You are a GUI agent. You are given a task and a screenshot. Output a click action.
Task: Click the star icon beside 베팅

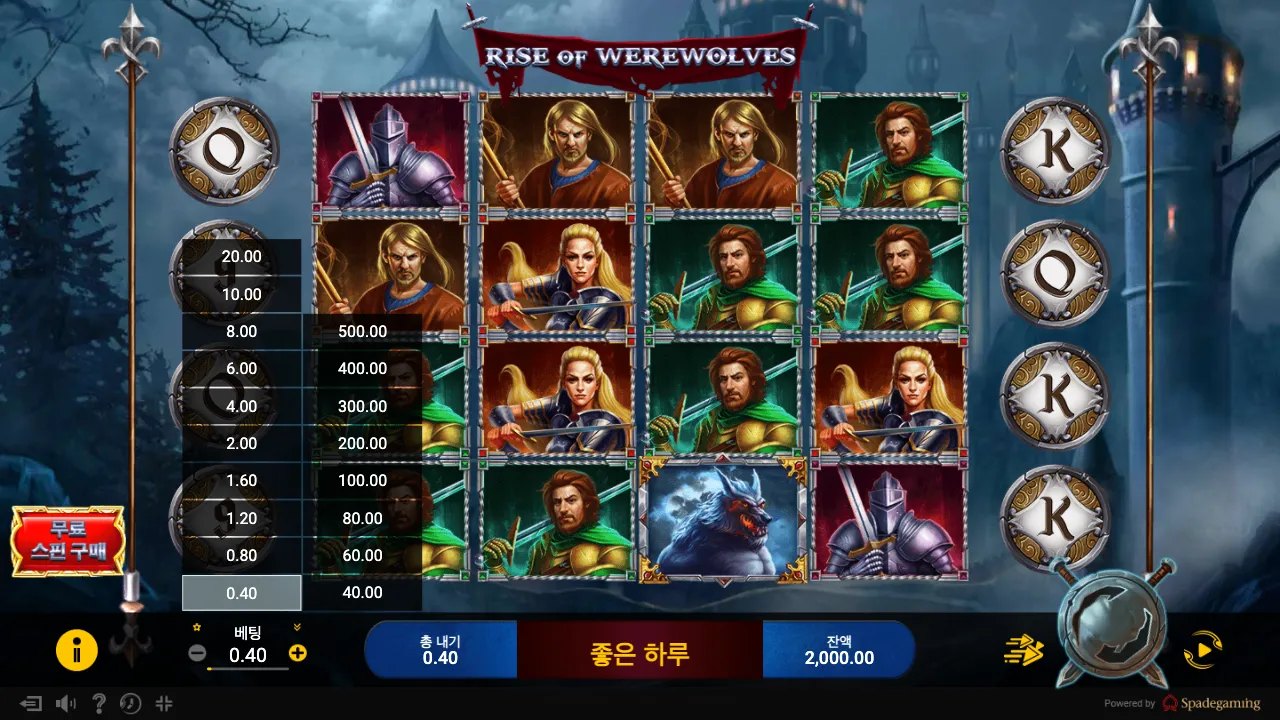point(196,628)
